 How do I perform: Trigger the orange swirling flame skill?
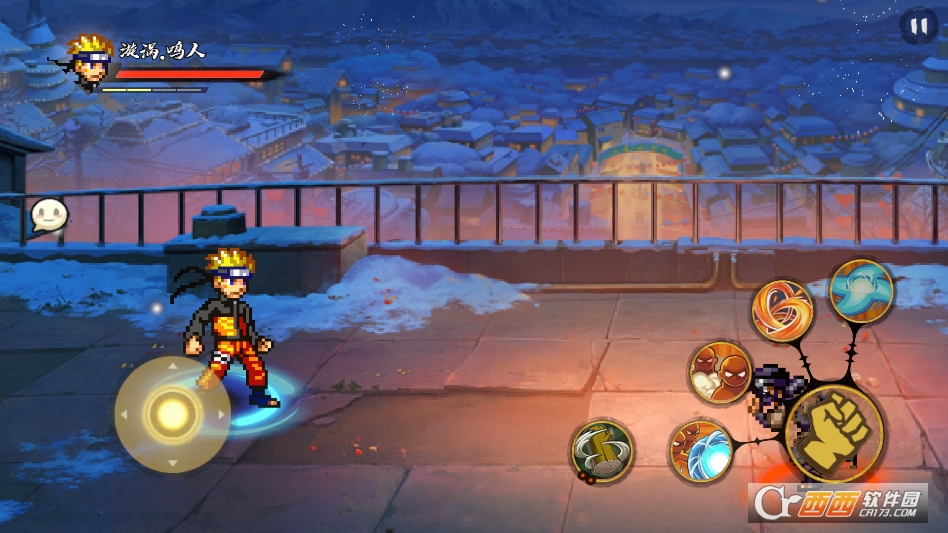pos(782,310)
